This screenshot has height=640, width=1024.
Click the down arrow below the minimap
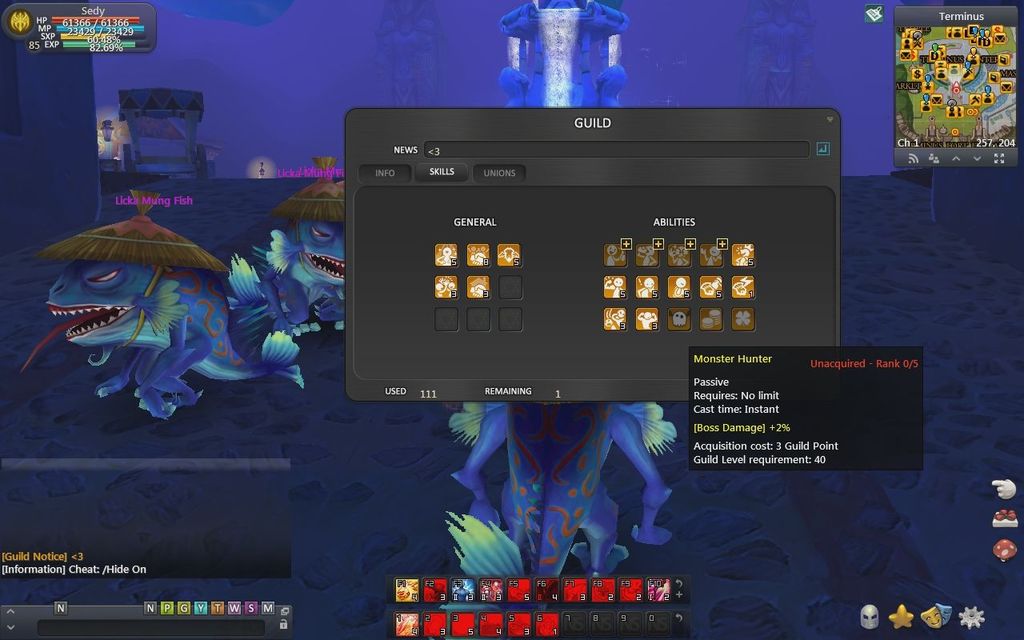pos(977,158)
